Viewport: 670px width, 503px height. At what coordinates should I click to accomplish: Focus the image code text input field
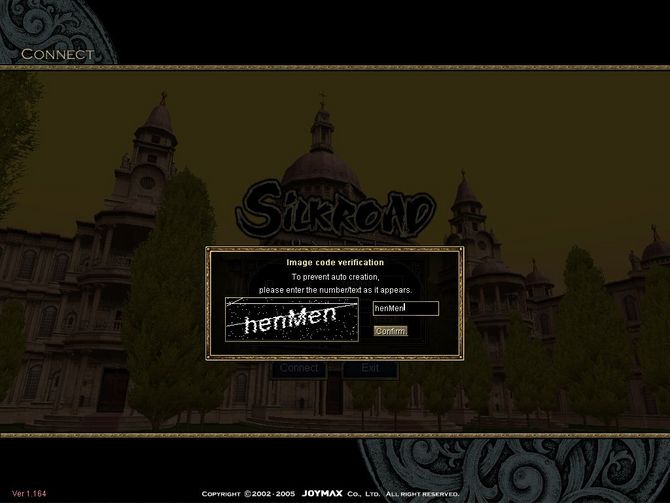pyautogui.click(x=405, y=309)
